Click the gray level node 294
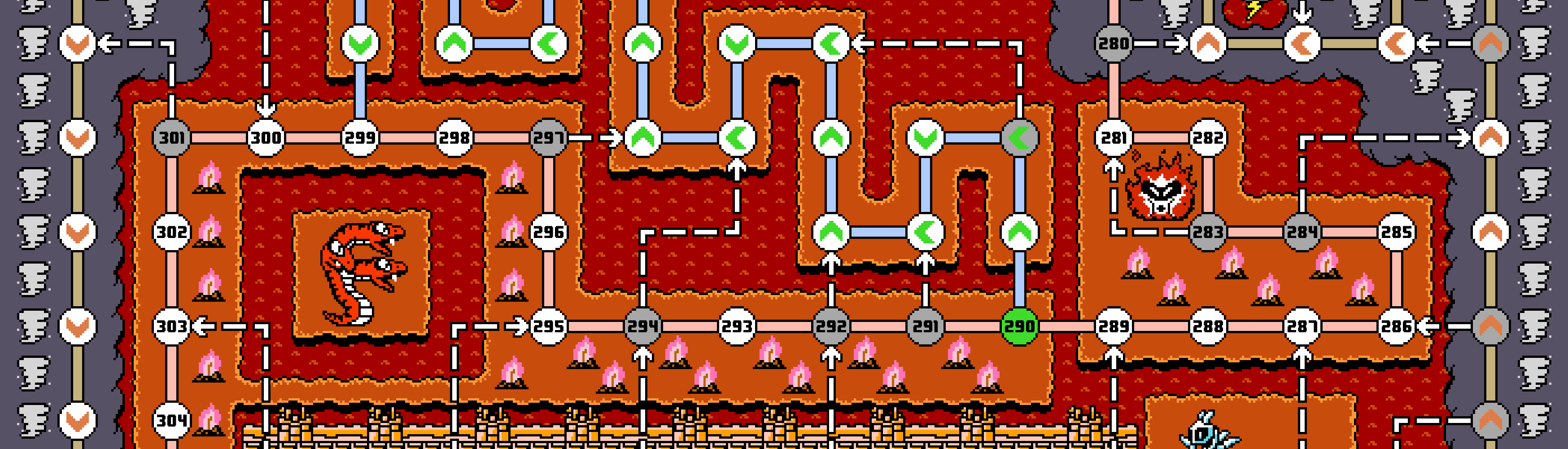1568x449 pixels. coord(643,326)
